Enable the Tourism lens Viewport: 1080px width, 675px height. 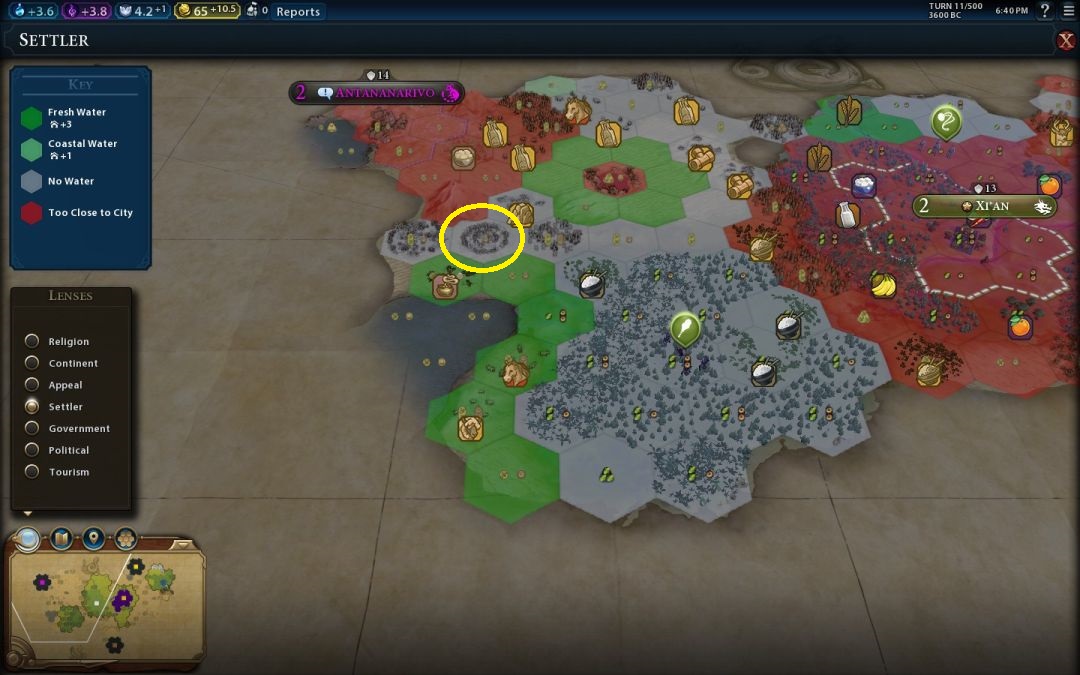(33, 472)
